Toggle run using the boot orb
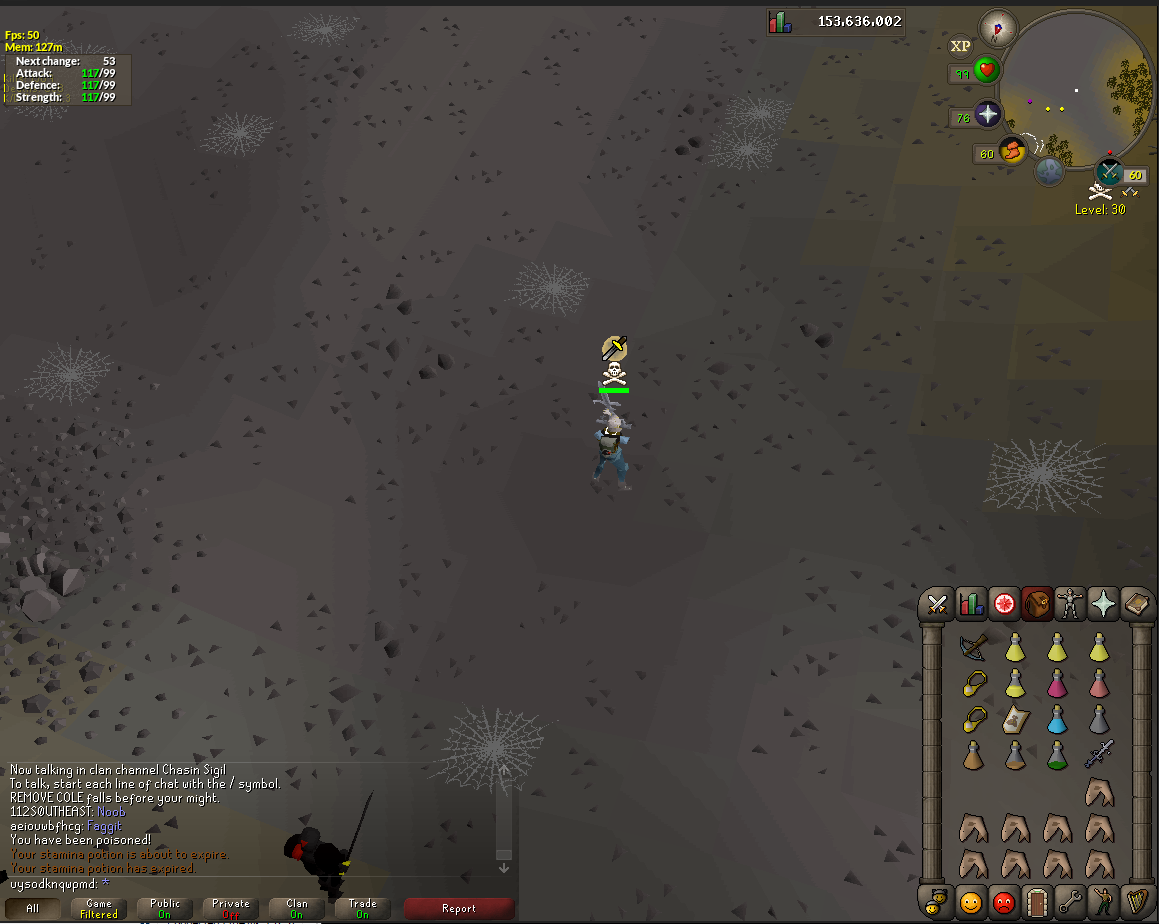The height and width of the screenshot is (924, 1159). 1012,150
